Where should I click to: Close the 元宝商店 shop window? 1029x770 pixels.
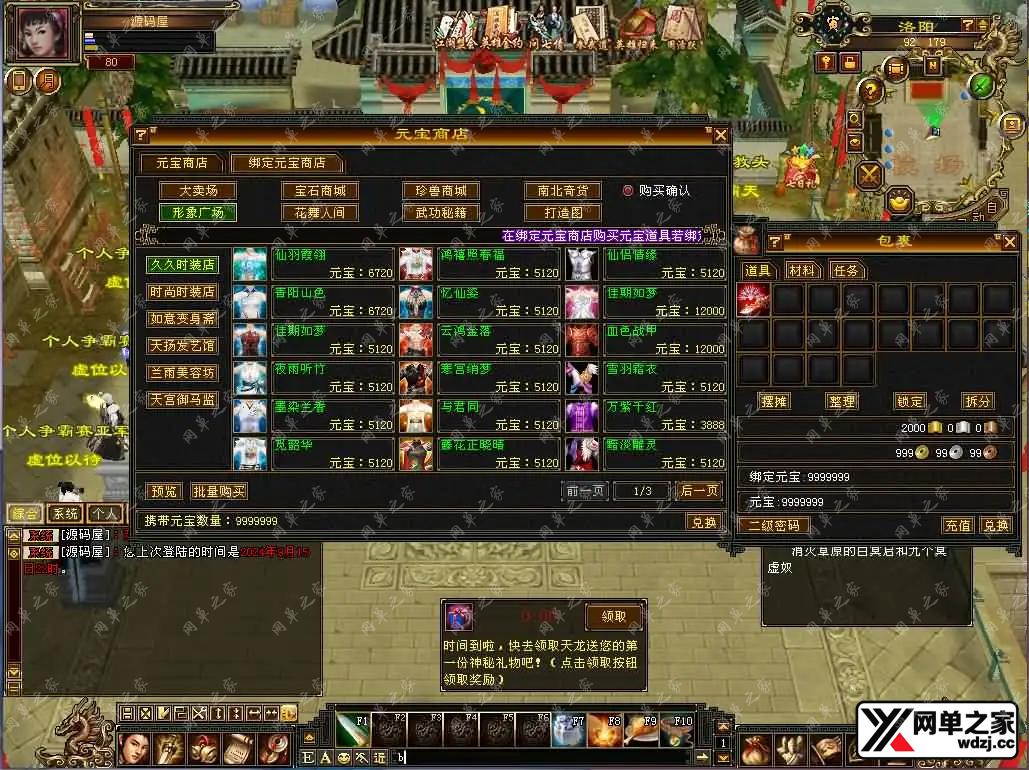coord(719,135)
